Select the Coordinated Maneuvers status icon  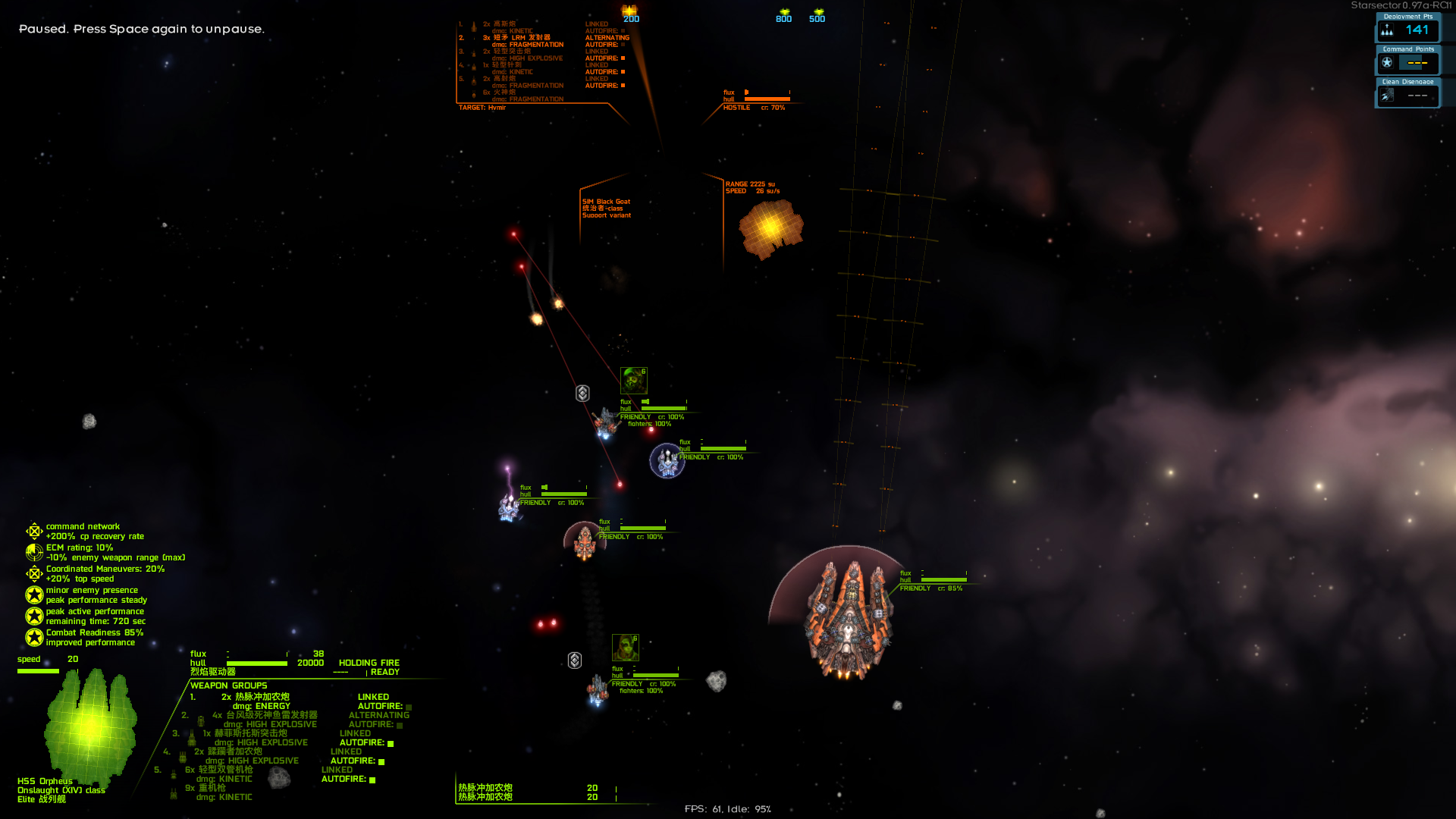pyautogui.click(x=34, y=573)
